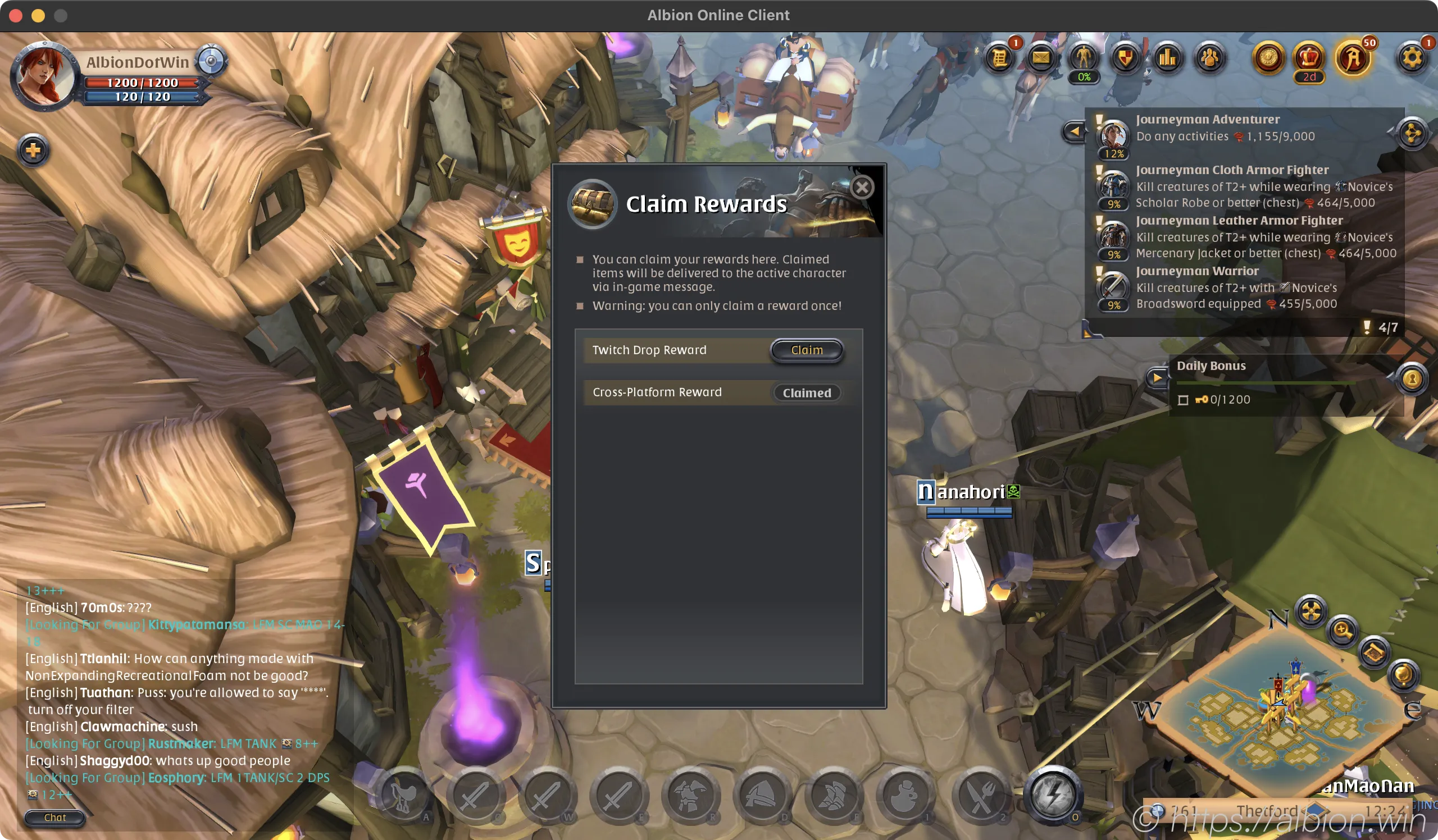
Task: Select the Journeyman Warrior quest entry
Action: [1196, 271]
